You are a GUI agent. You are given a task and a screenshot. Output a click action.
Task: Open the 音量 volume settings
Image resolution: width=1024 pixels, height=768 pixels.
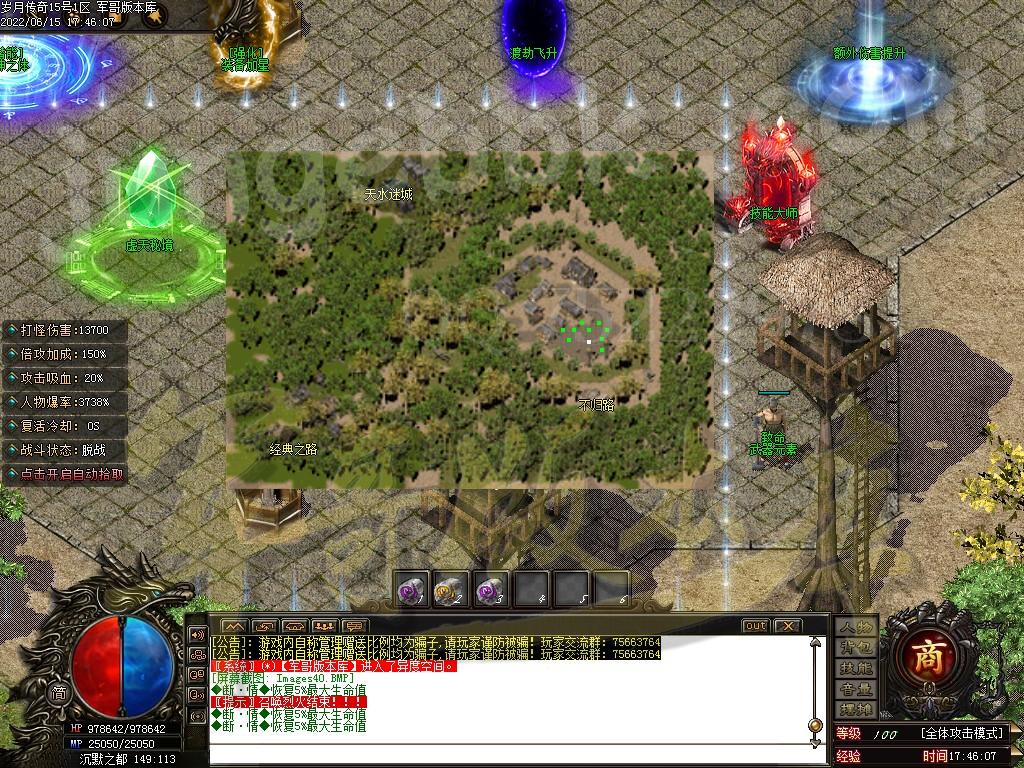(857, 689)
